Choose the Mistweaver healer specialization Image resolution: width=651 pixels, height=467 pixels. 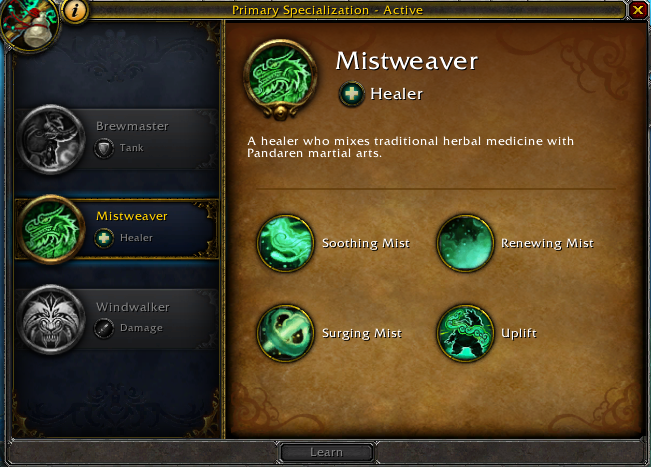(115, 226)
